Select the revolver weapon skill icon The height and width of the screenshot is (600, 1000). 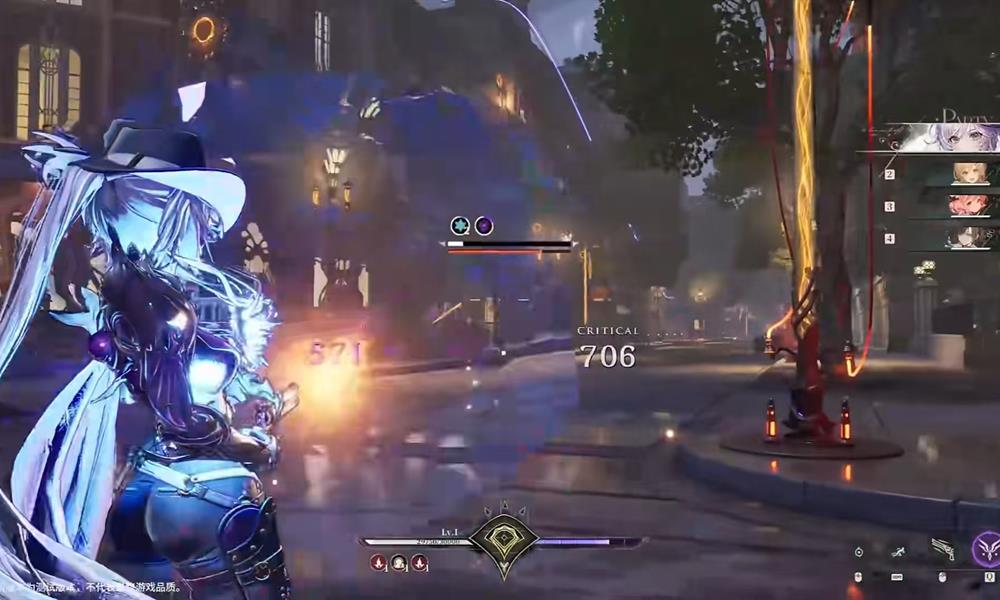[x=942, y=549]
